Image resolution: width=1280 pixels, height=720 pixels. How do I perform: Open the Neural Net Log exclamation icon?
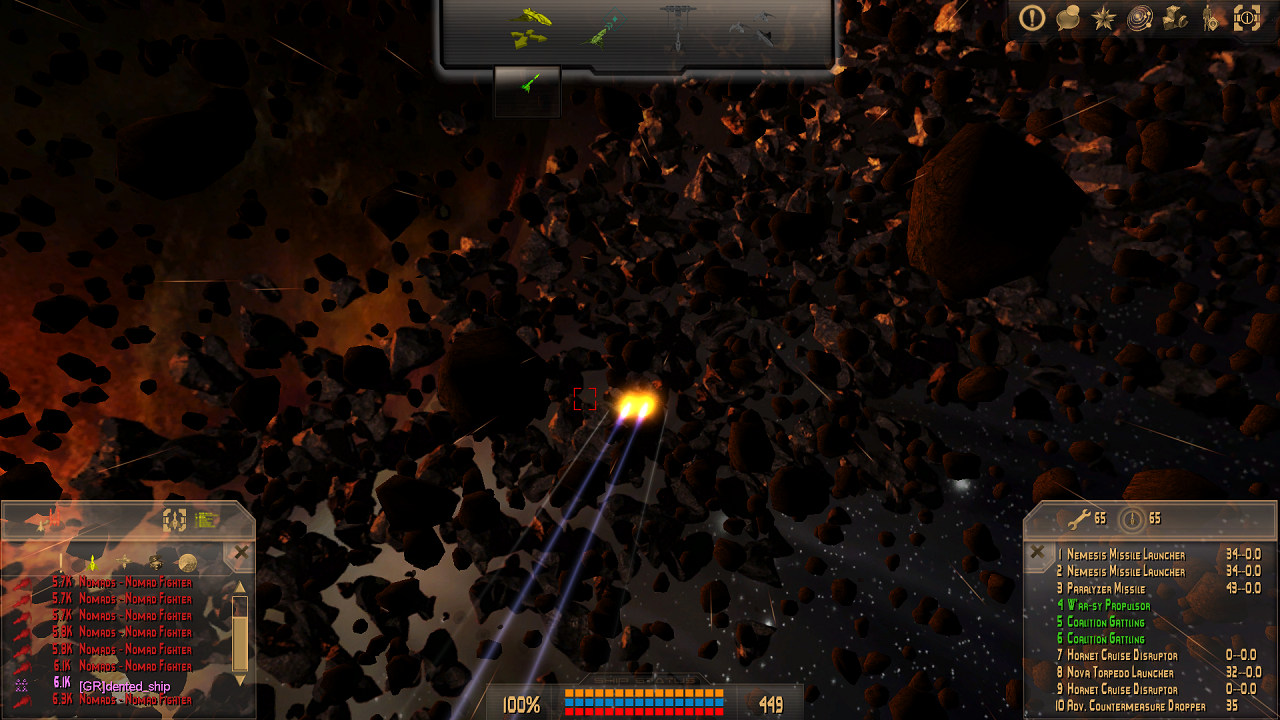[x=1032, y=18]
